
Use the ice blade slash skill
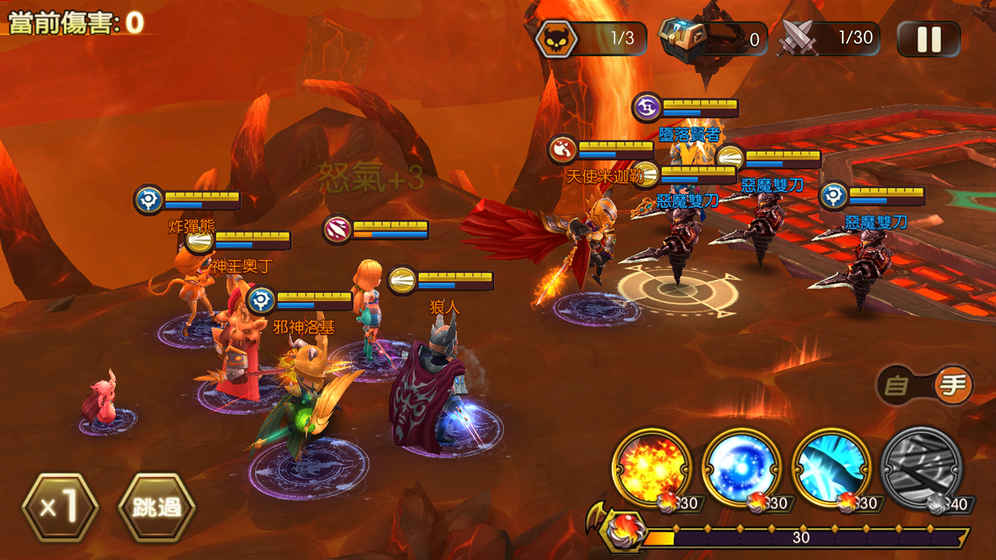pyautogui.click(x=831, y=467)
